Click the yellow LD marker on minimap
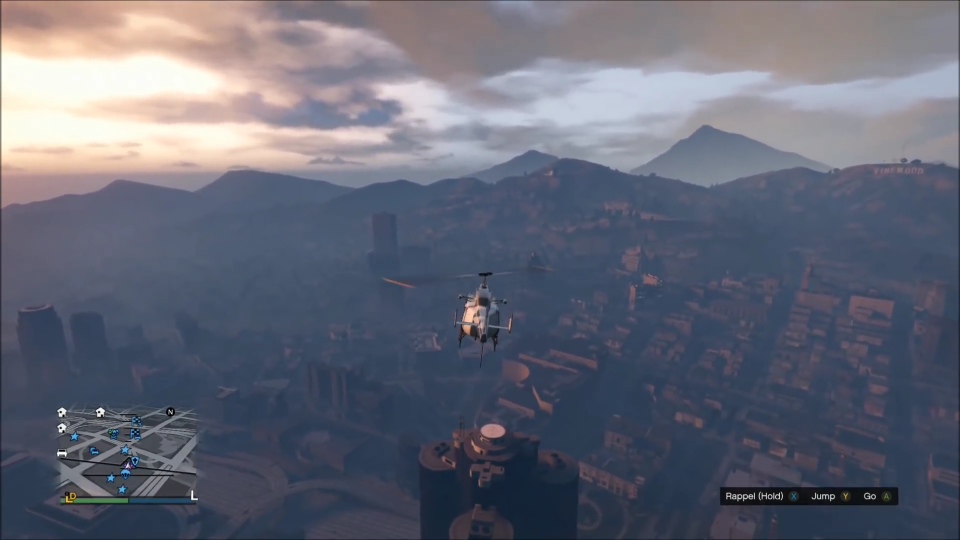The image size is (960, 540). pyautogui.click(x=70, y=497)
